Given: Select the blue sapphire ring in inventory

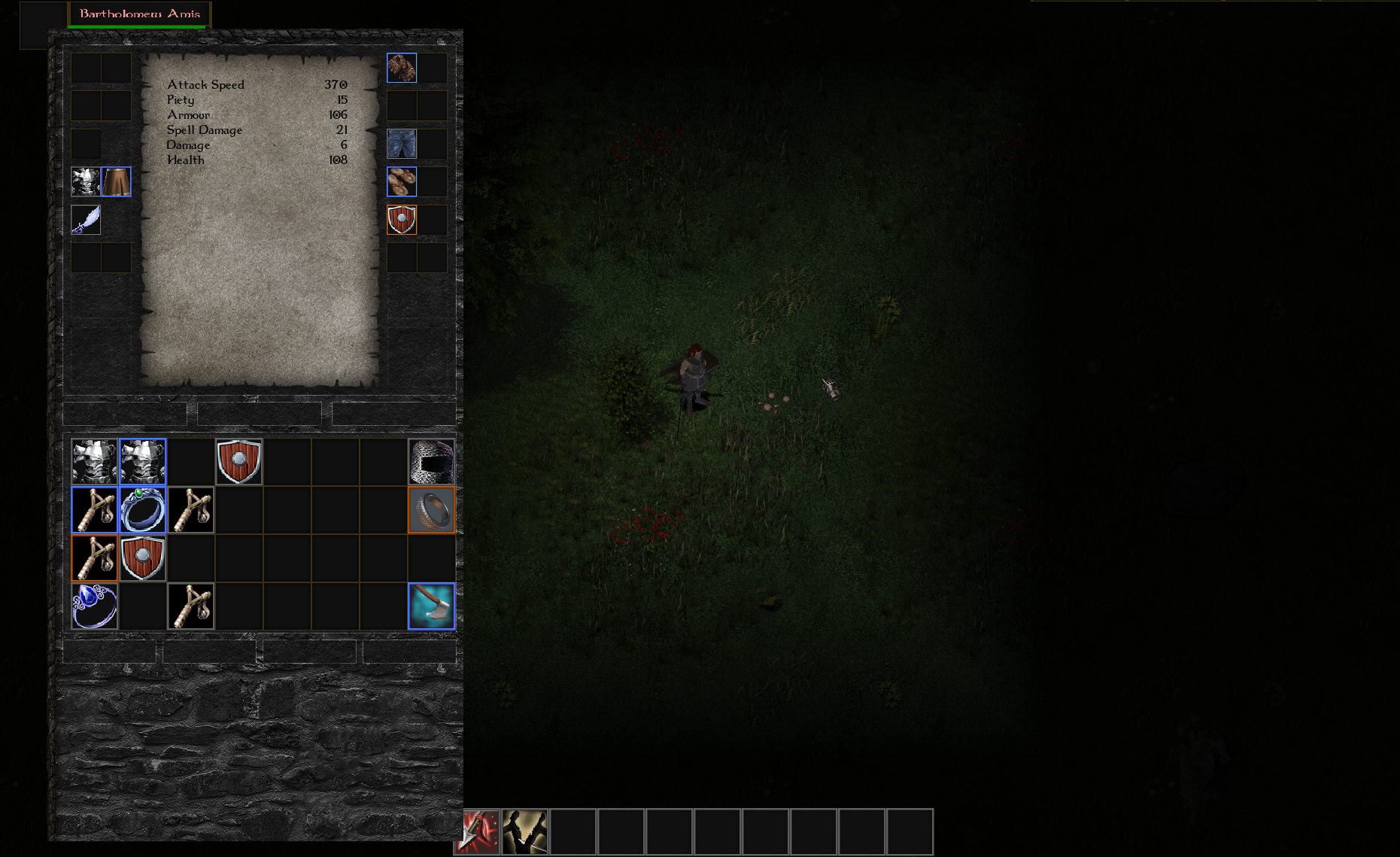Looking at the screenshot, I should (x=95, y=606).
